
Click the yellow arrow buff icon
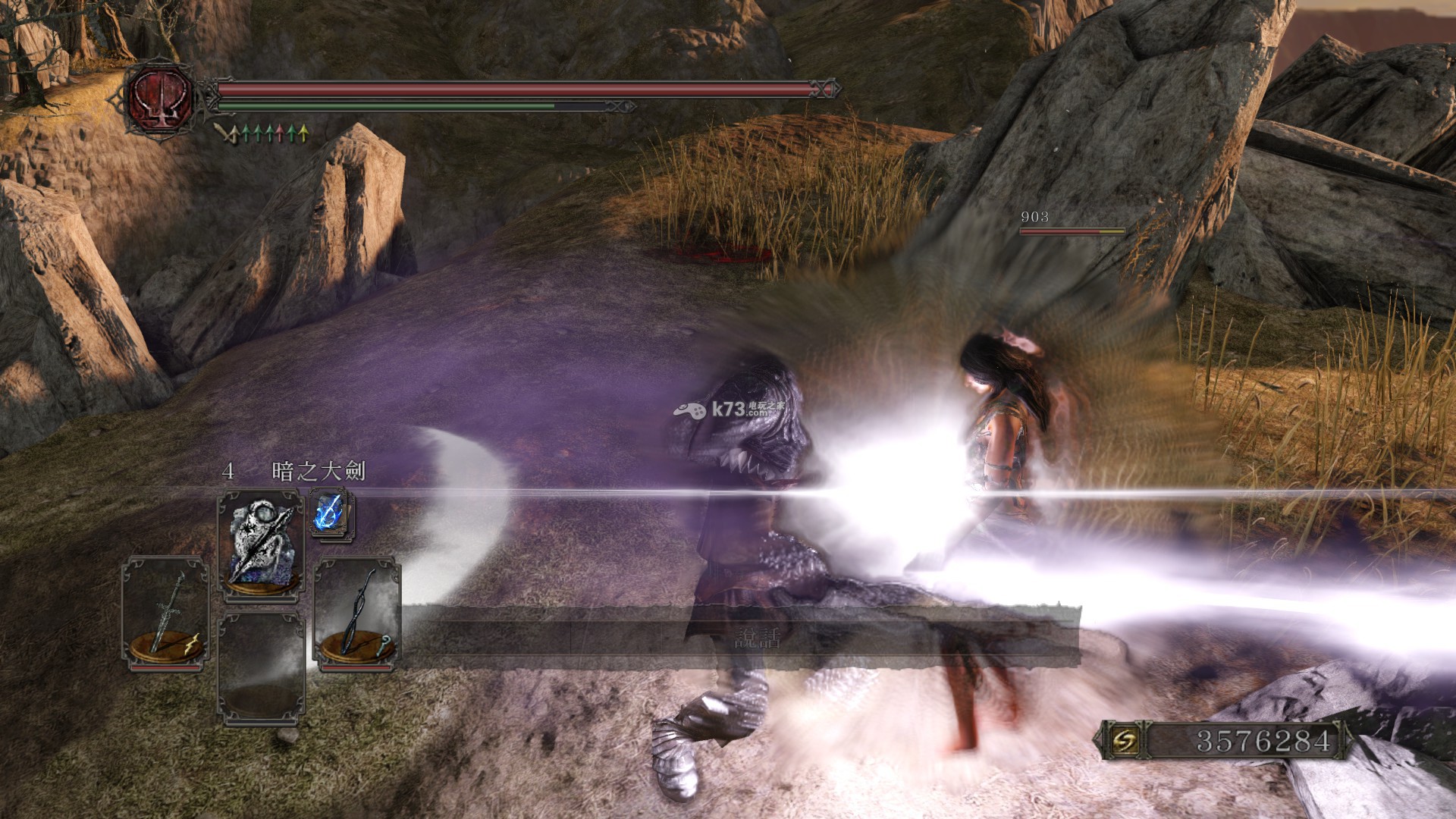pos(304,134)
